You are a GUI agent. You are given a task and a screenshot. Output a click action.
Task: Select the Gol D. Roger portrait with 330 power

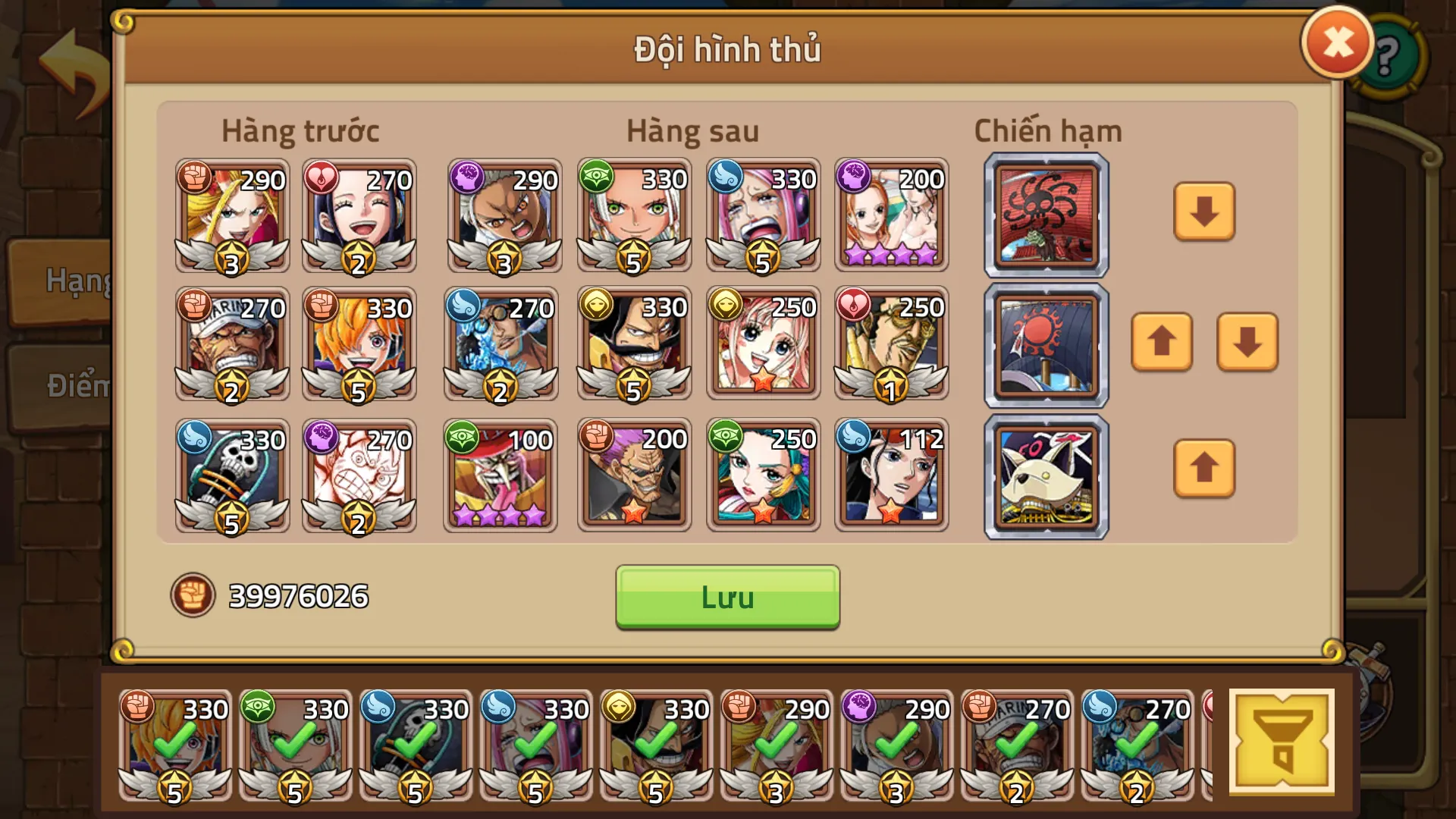633,344
